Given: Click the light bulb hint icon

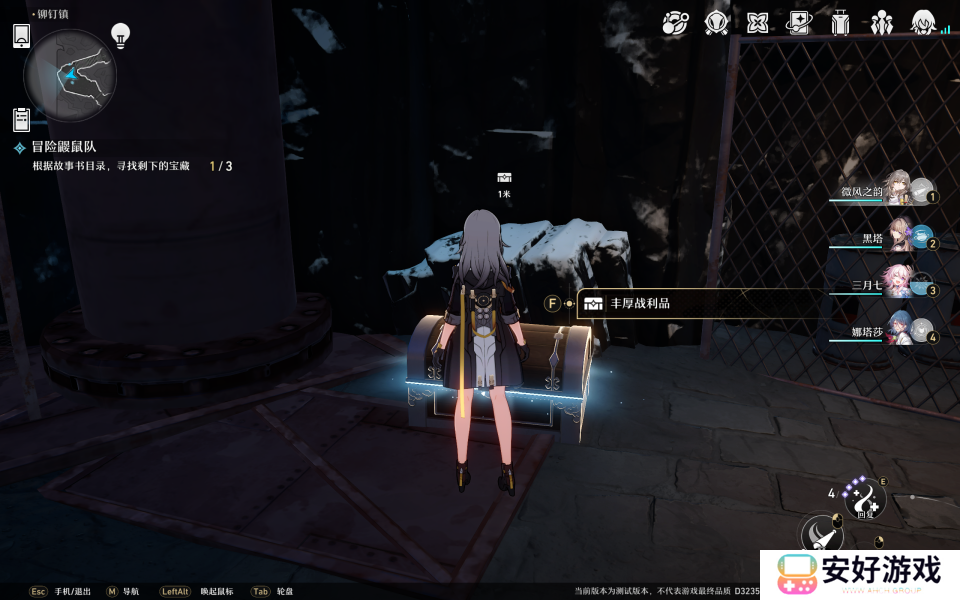Looking at the screenshot, I should point(121,35).
